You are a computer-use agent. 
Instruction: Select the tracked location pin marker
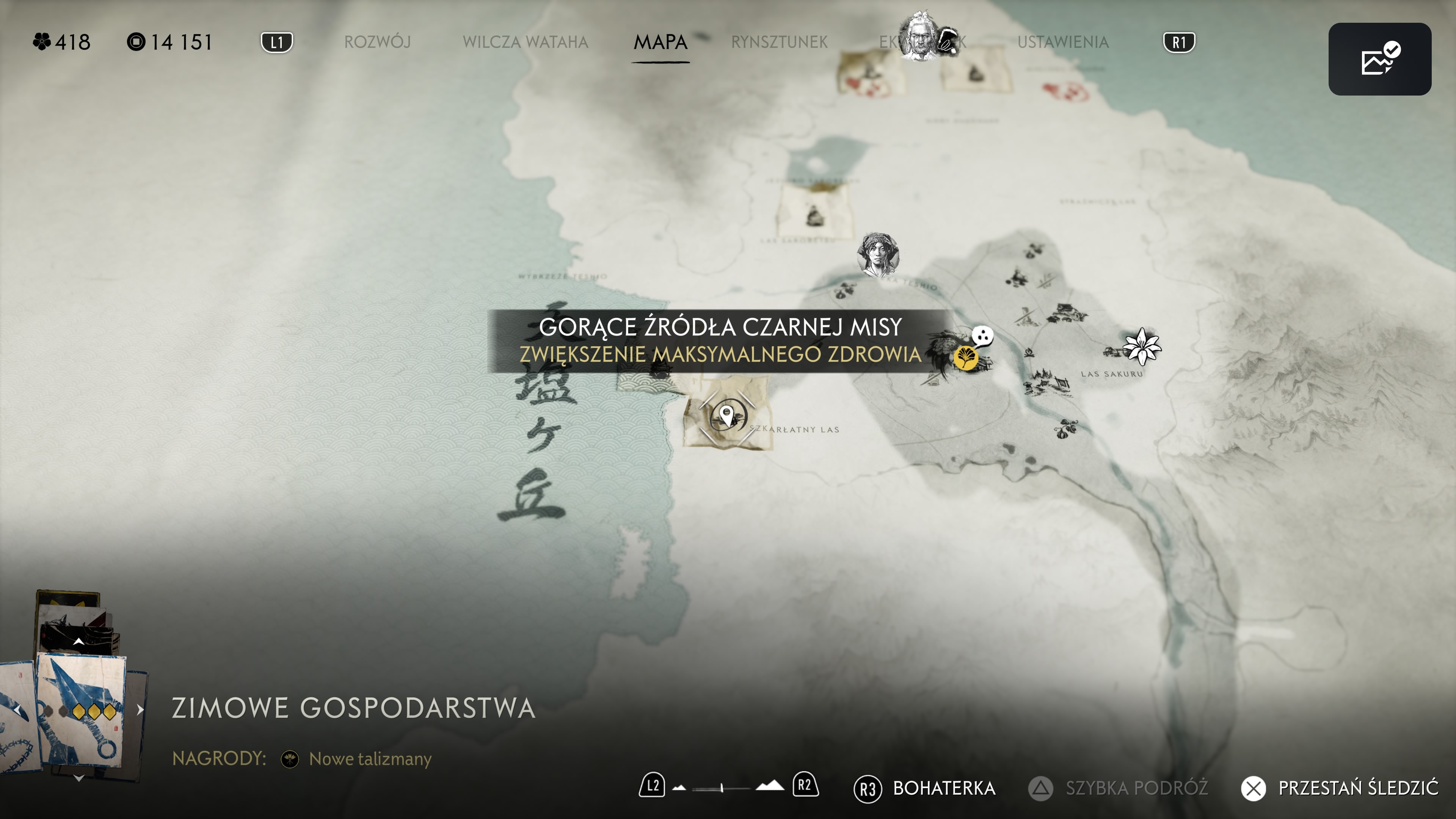pos(727,417)
